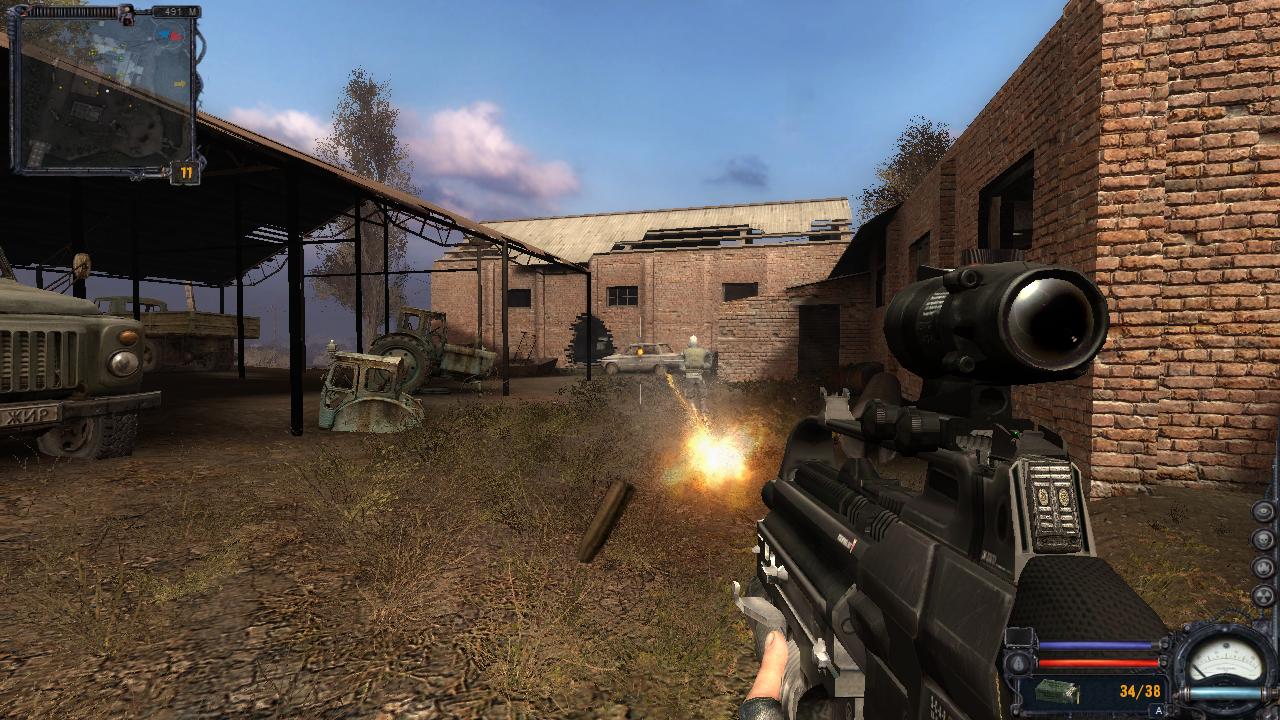Click the grenade ammo icon on the HUD
The image size is (1280, 720).
pyautogui.click(x=1019, y=660)
